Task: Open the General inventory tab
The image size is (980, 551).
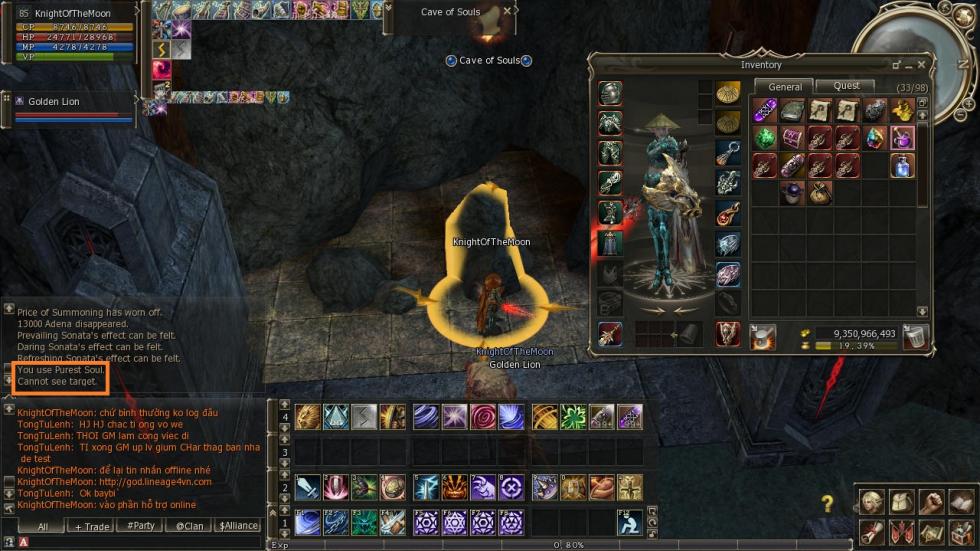Action: 785,87
